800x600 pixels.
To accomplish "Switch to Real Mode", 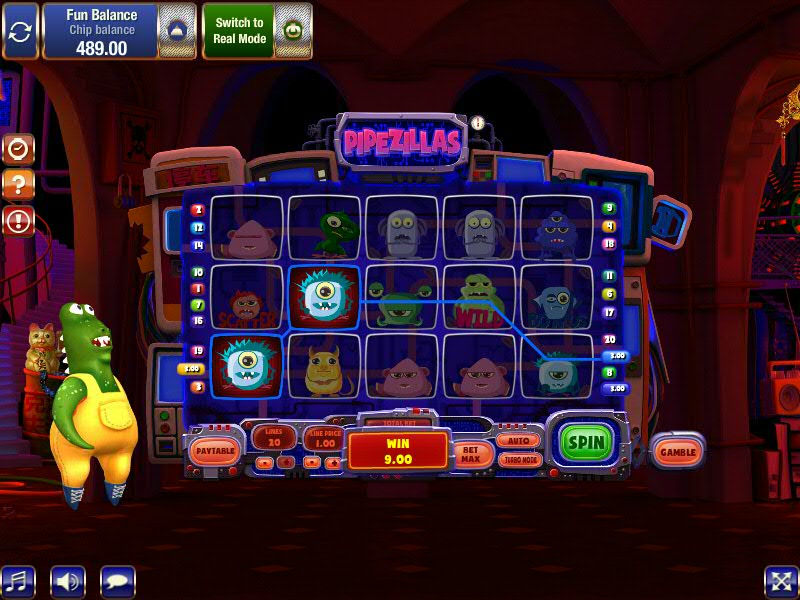I will coord(239,30).
